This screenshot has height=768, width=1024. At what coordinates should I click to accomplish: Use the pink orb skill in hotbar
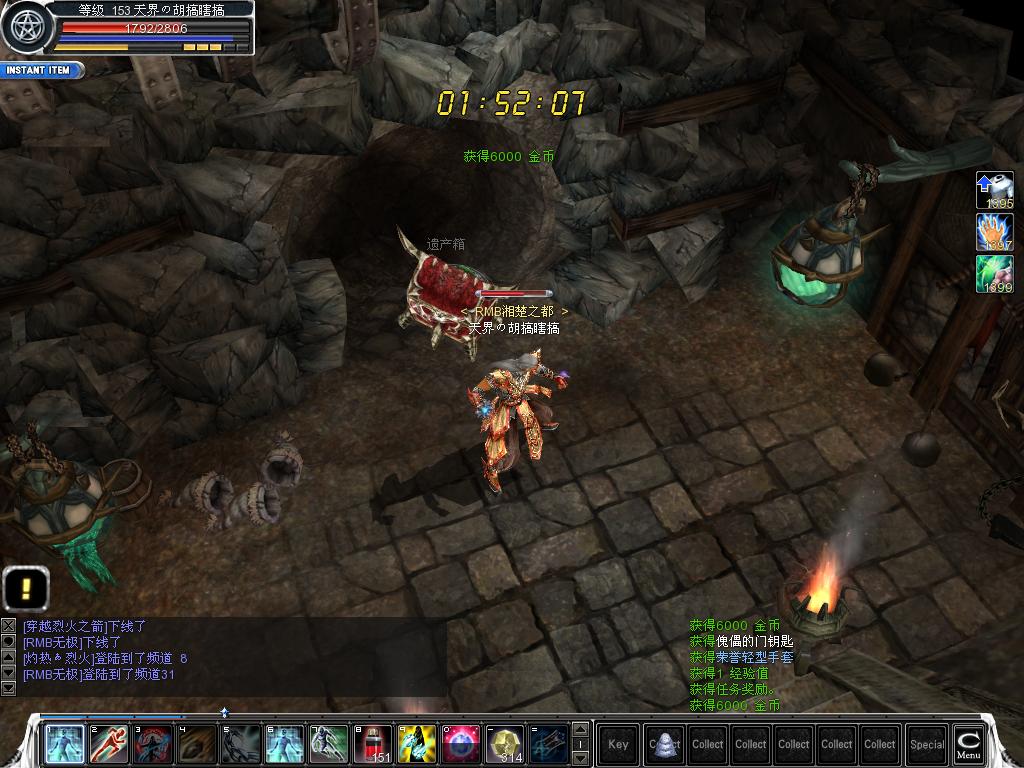point(459,744)
